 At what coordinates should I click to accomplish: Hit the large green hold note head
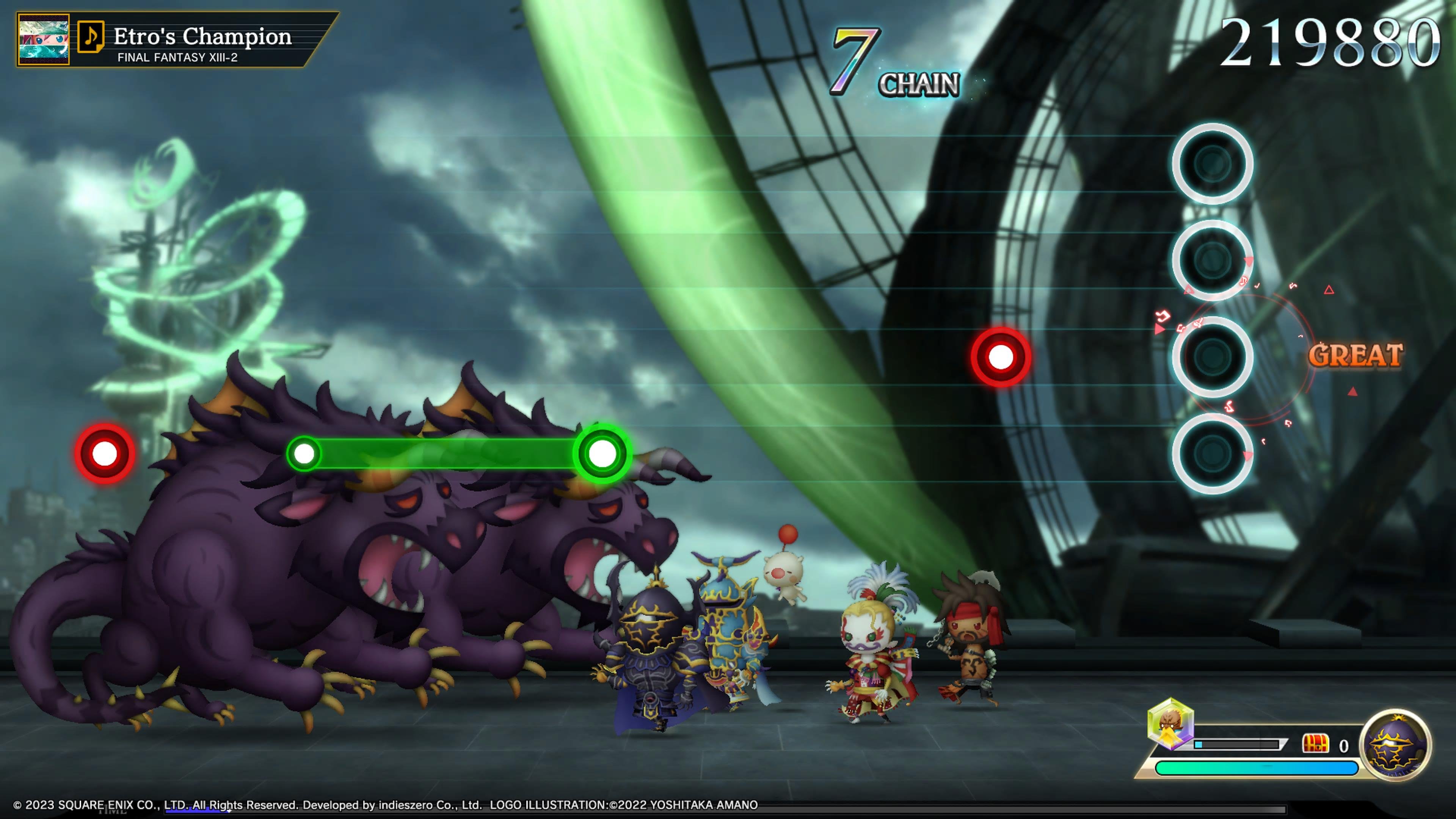602,453
